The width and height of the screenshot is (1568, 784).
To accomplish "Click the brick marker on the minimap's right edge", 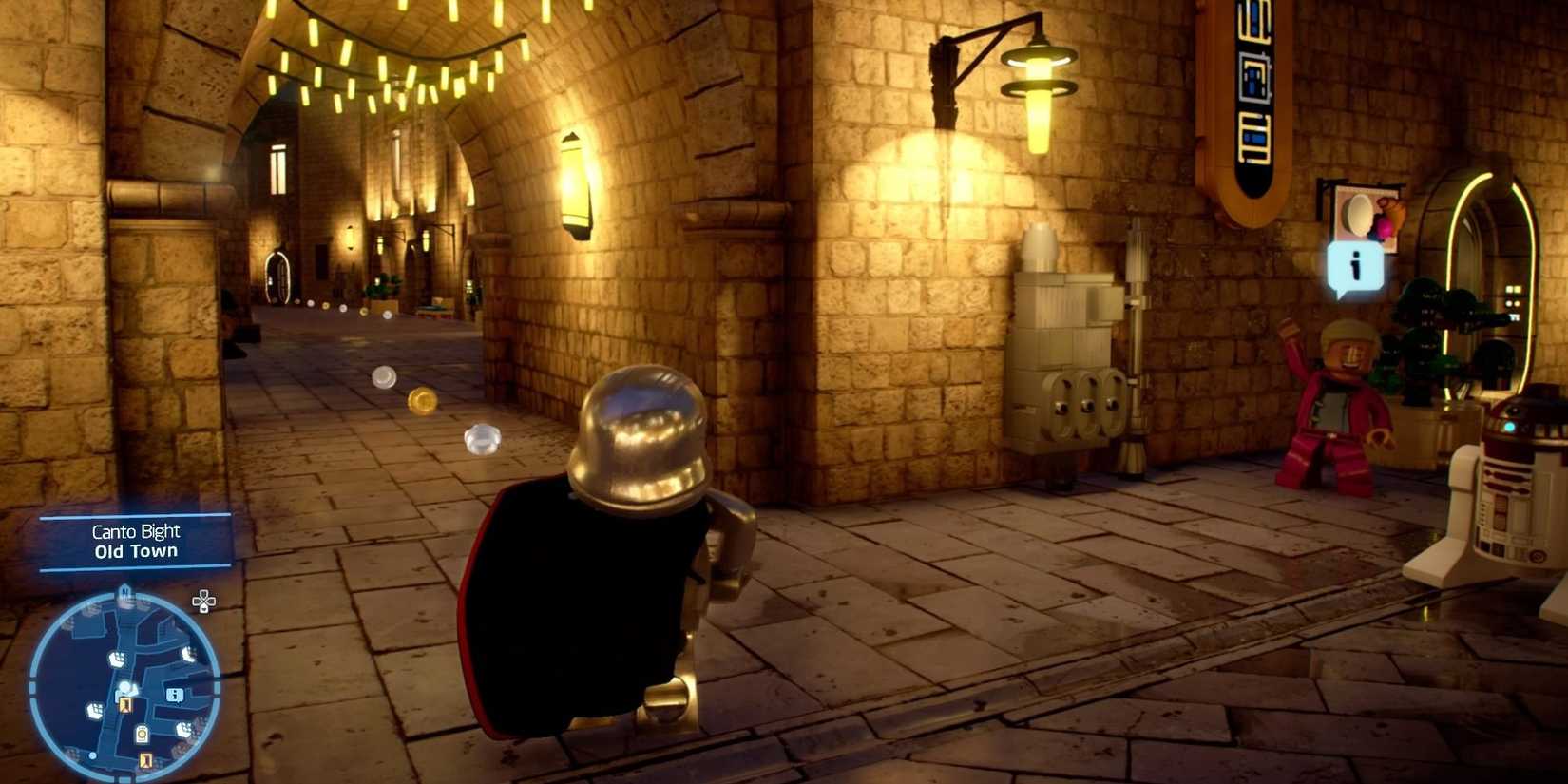I will pos(189,653).
